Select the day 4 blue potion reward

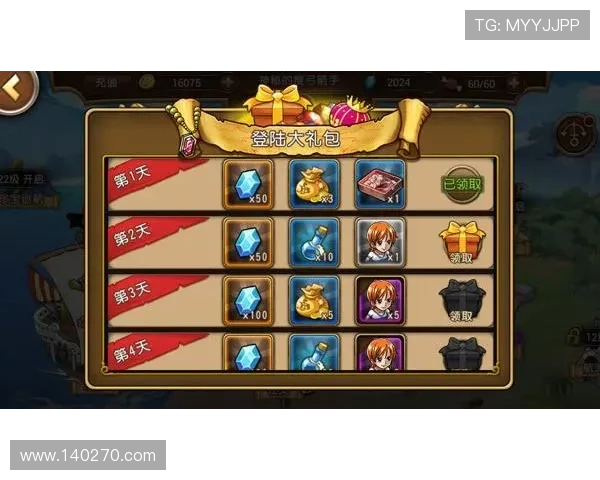coord(314,353)
